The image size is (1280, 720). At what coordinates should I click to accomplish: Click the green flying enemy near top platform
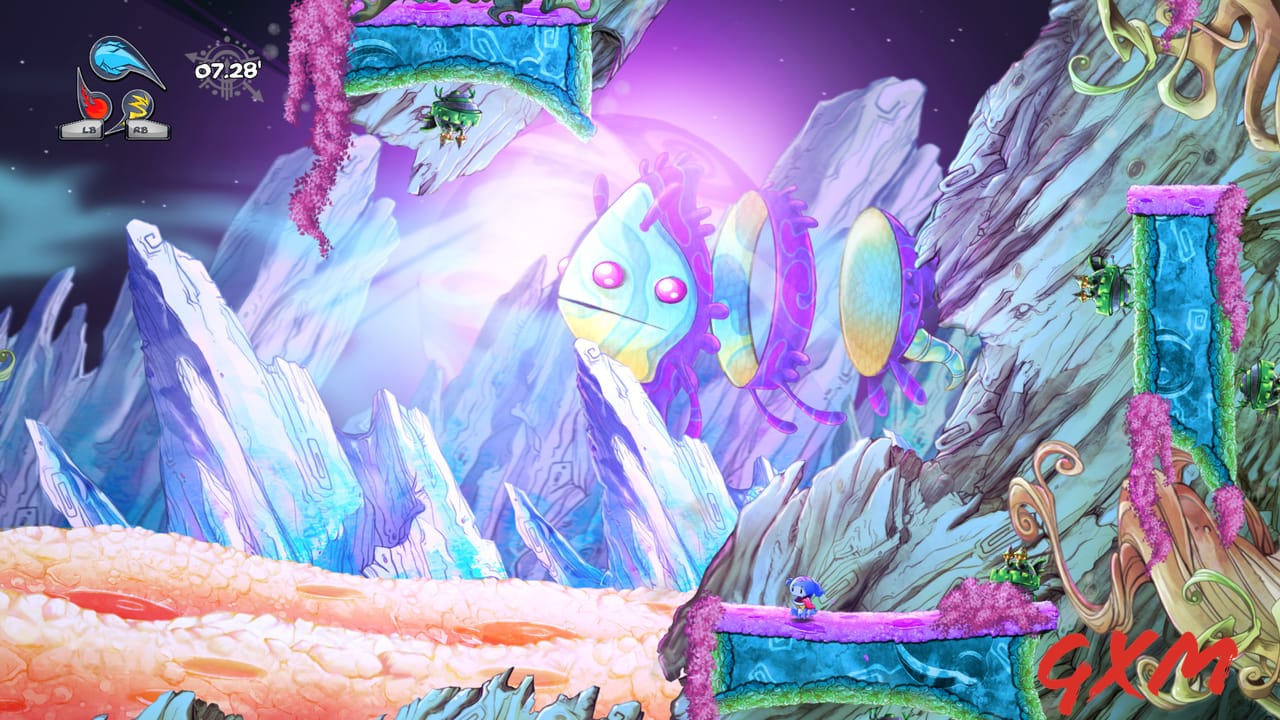click(455, 115)
